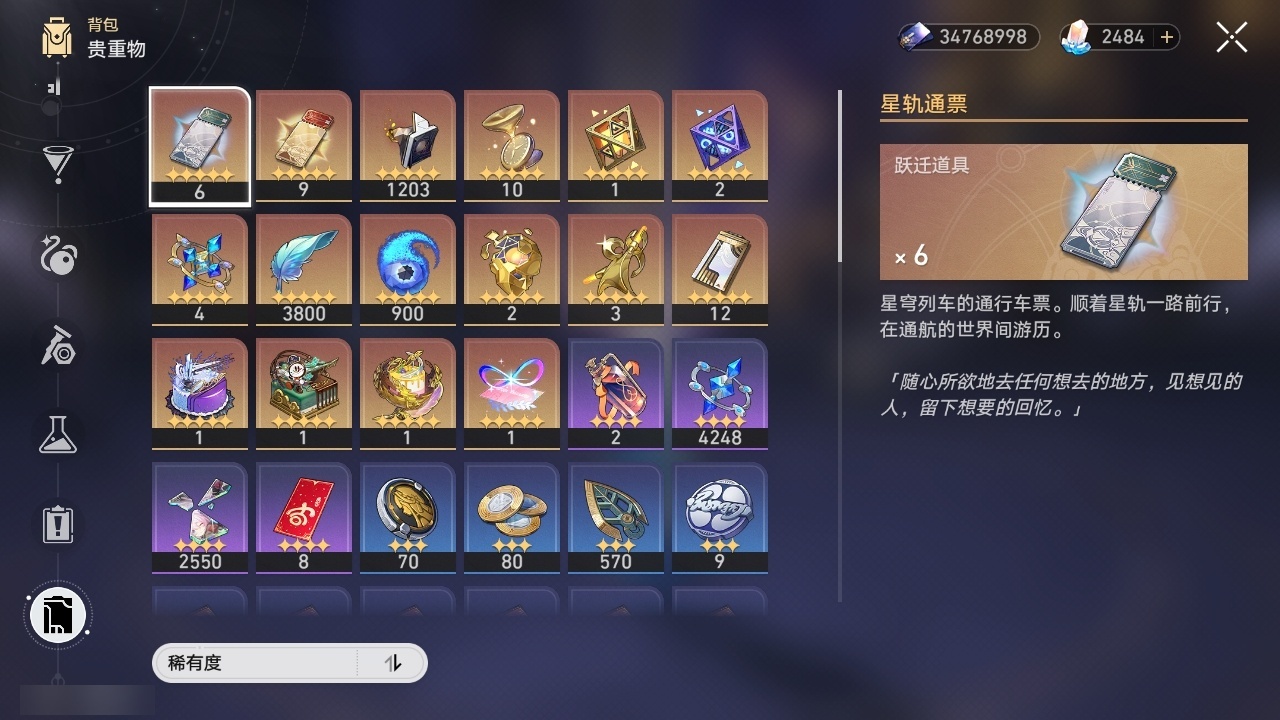Close the inventory with the X button

pyautogui.click(x=1231, y=37)
